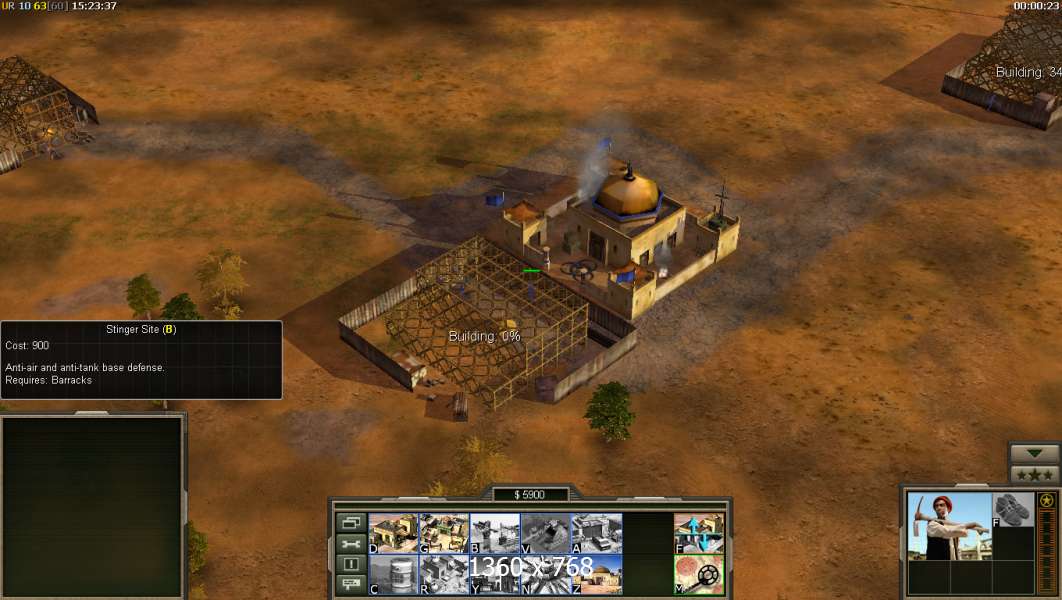
Task: Click the dark minimap panel
Action: [x=92, y=506]
